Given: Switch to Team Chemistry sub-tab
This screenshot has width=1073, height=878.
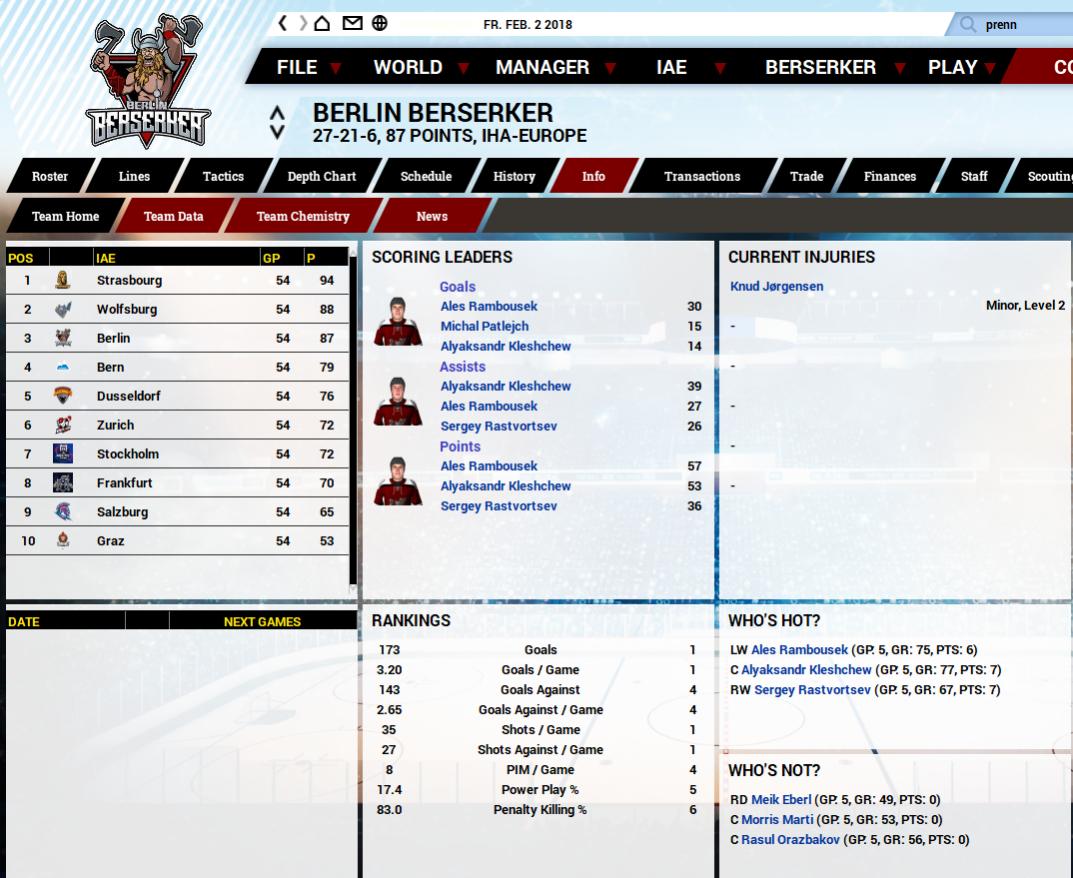Looking at the screenshot, I should pos(303,217).
